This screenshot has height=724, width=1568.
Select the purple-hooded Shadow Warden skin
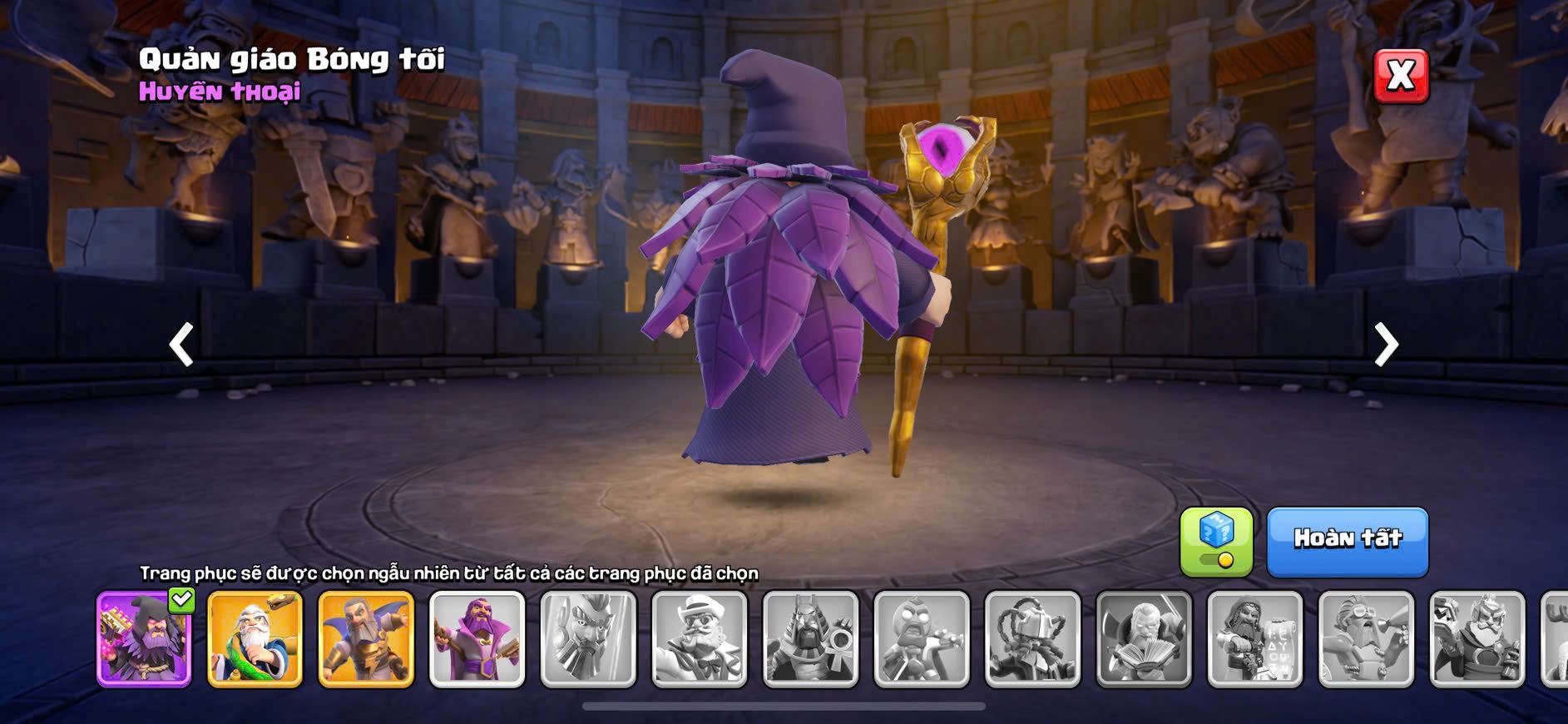click(144, 639)
